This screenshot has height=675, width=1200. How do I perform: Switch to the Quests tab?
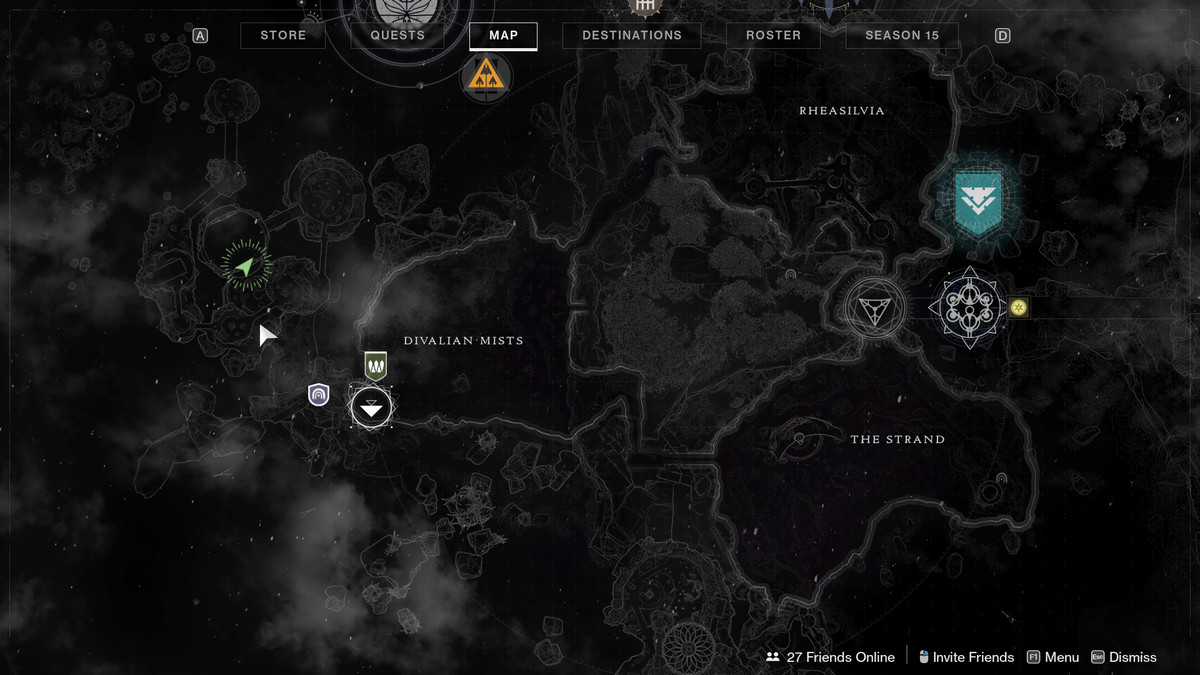coord(398,36)
